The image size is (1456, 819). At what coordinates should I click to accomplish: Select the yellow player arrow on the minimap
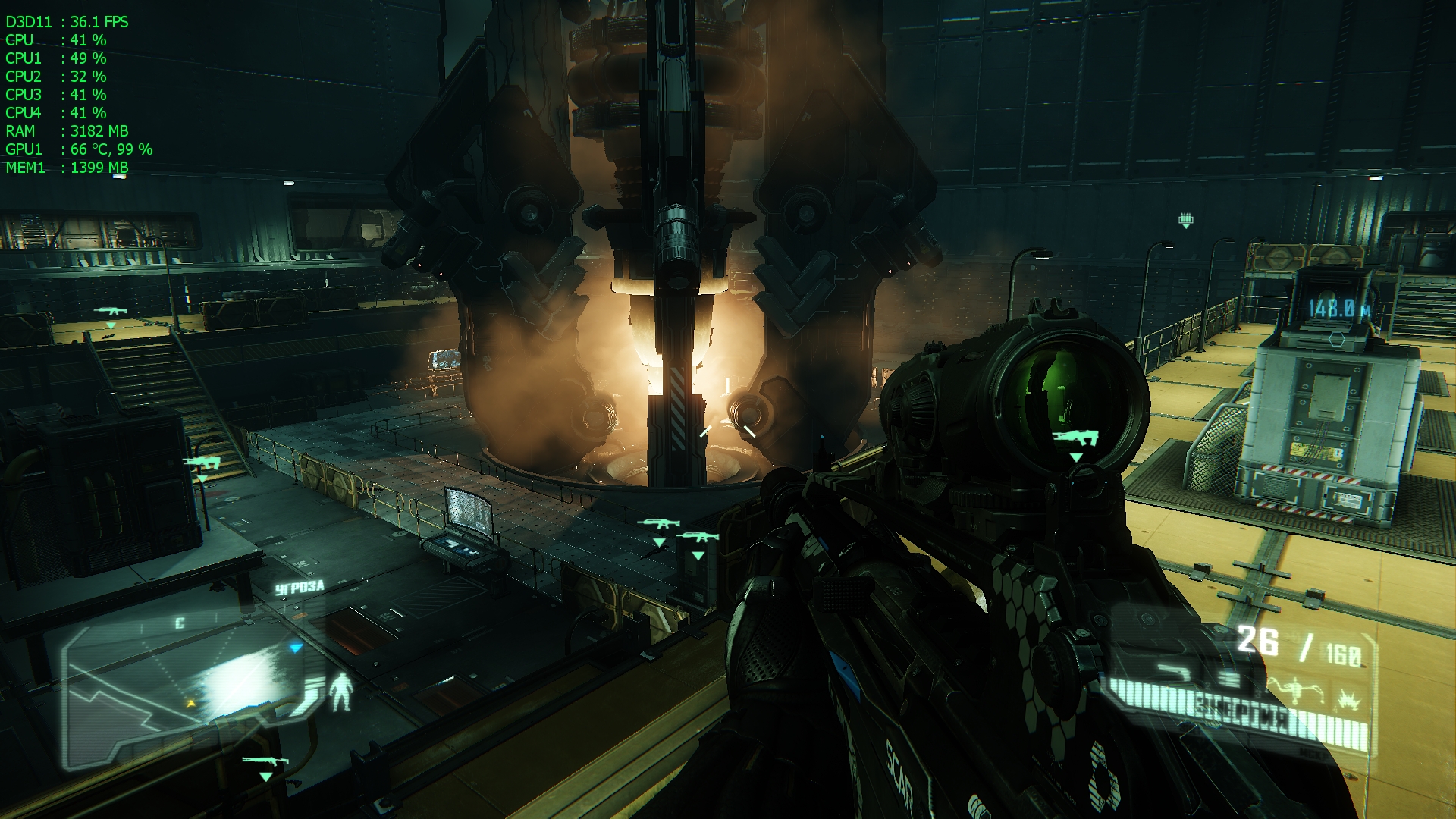coord(191,704)
